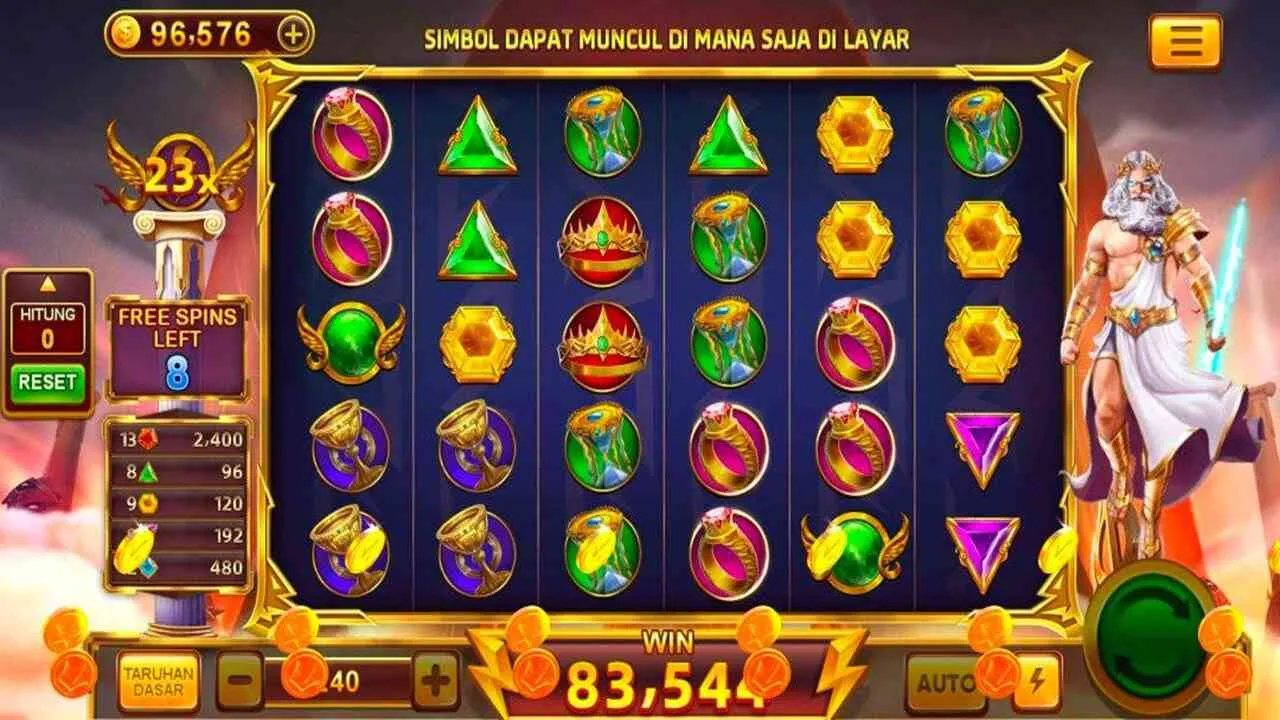Activate the lightning bolt turbo button

point(1037,683)
